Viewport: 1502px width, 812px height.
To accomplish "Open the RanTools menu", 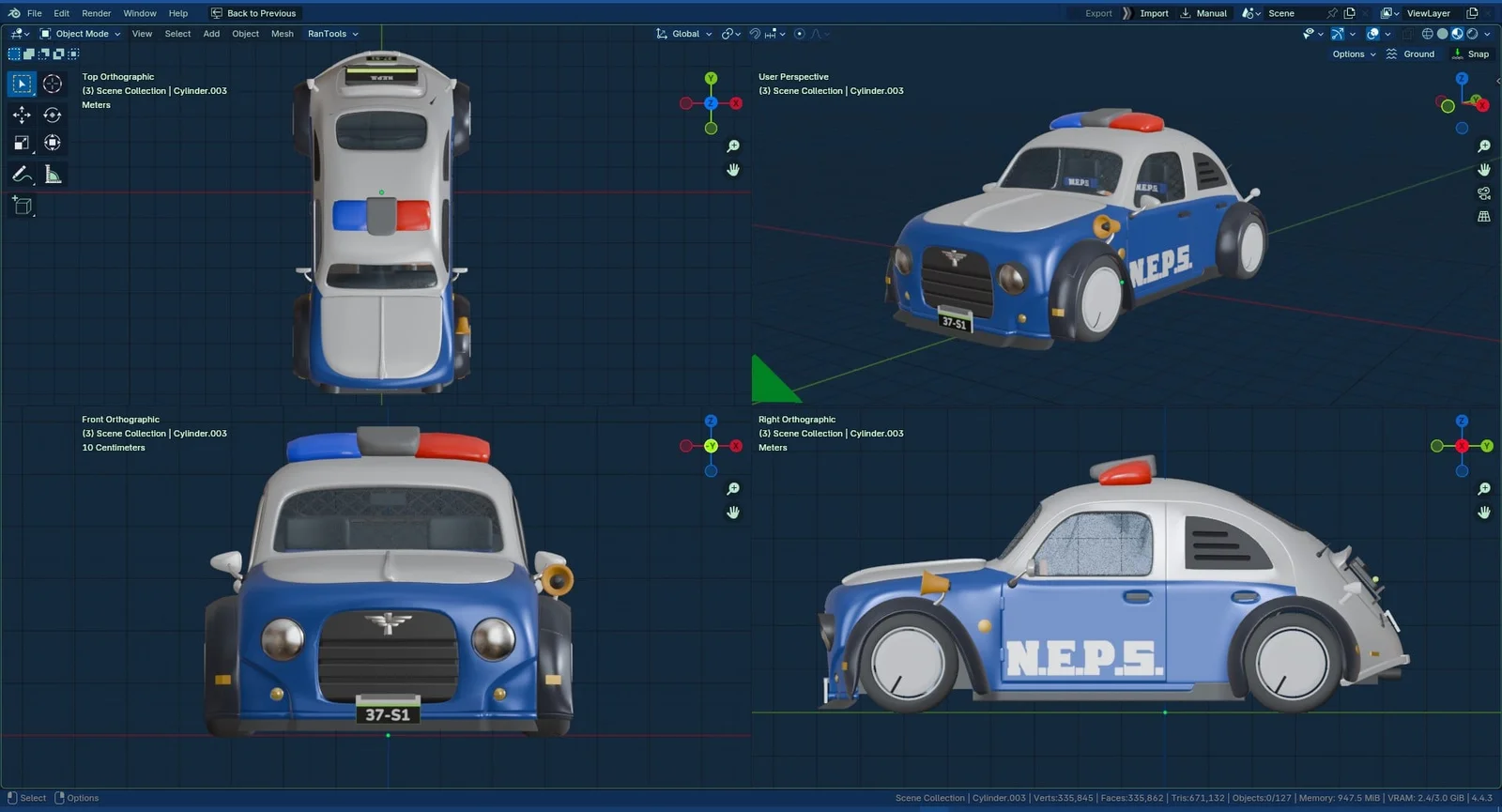I will tap(328, 33).
